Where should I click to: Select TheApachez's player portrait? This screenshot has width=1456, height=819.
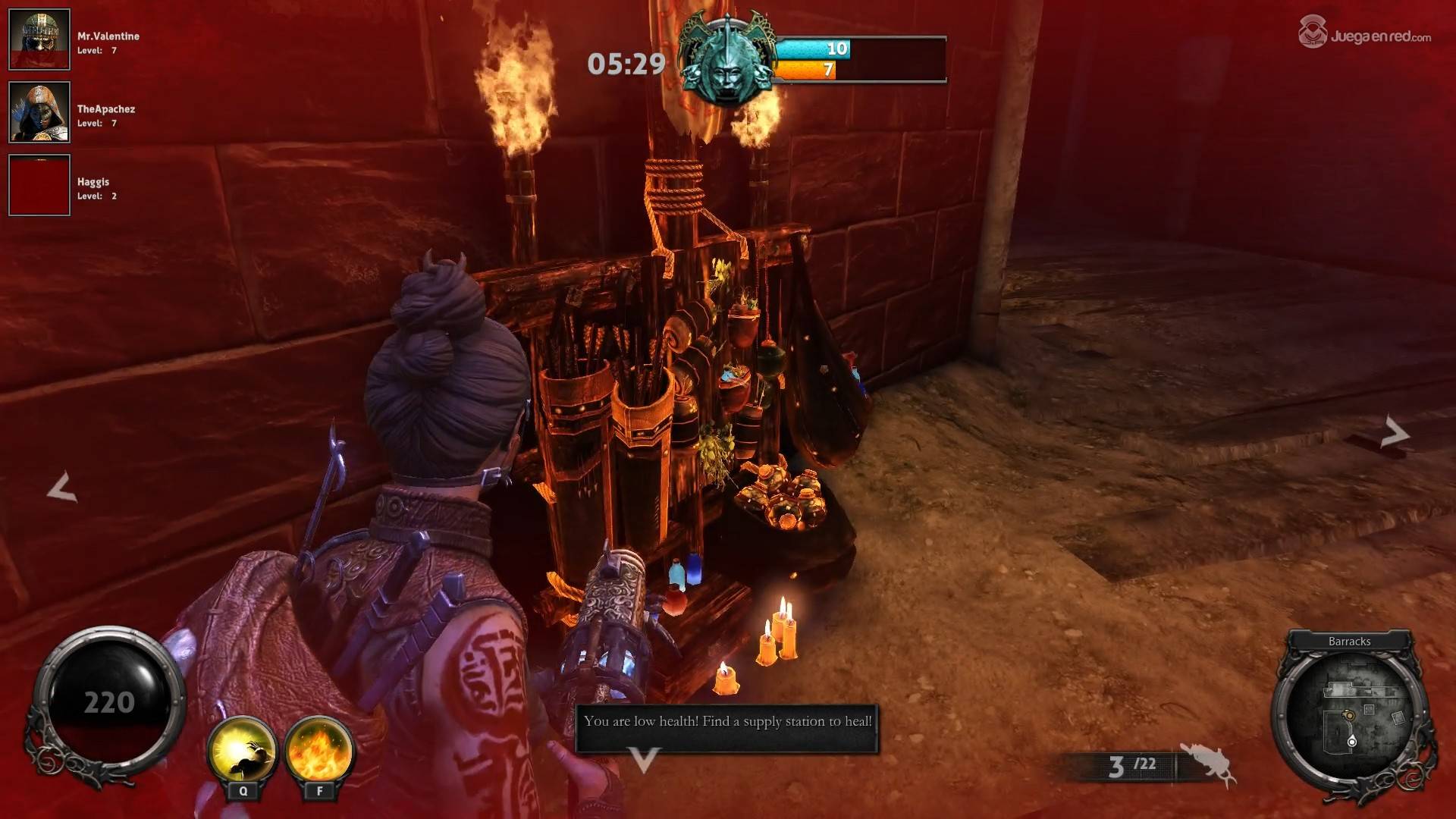coord(39,112)
